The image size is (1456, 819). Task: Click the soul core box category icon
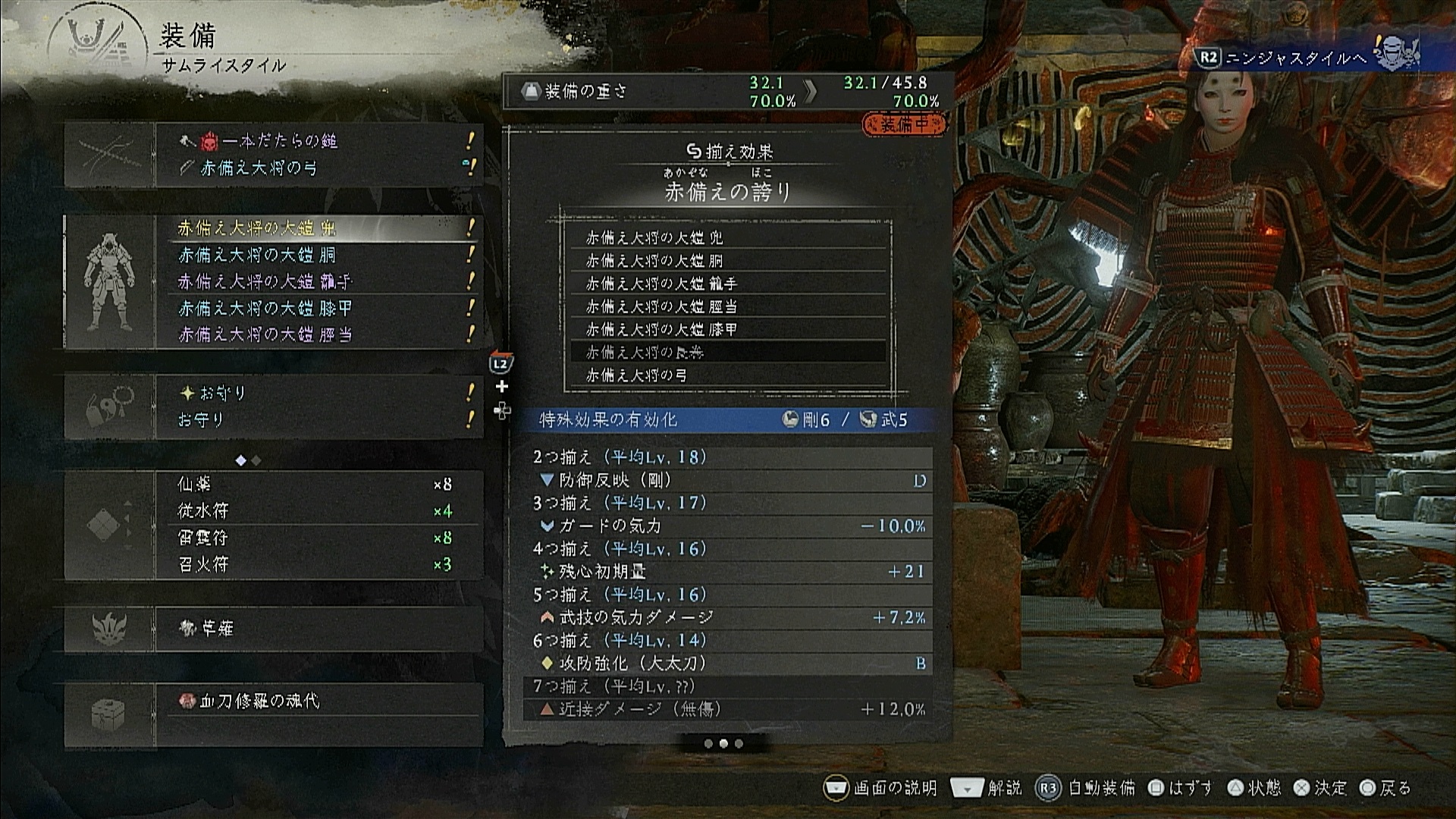[x=110, y=714]
